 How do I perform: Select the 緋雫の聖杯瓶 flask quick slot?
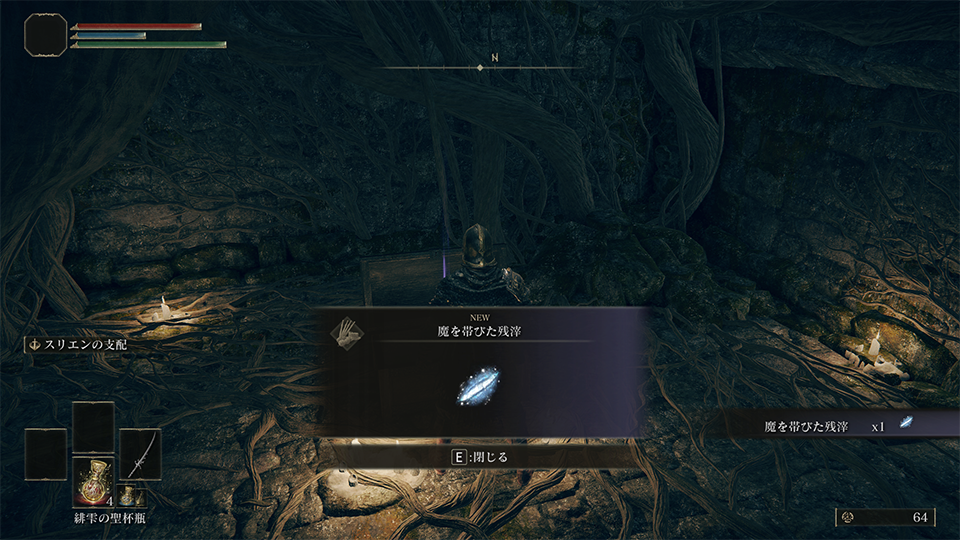[93, 482]
